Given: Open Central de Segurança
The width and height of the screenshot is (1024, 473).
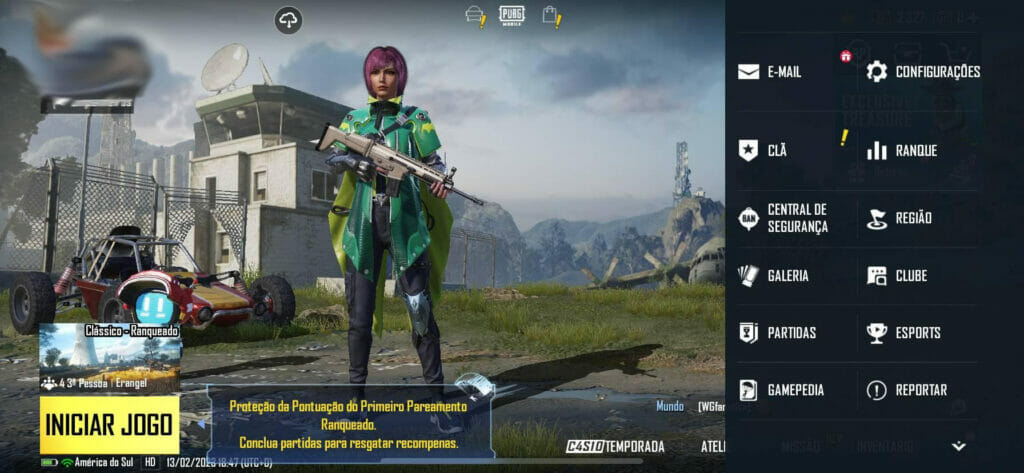Looking at the screenshot, I should point(783,218).
